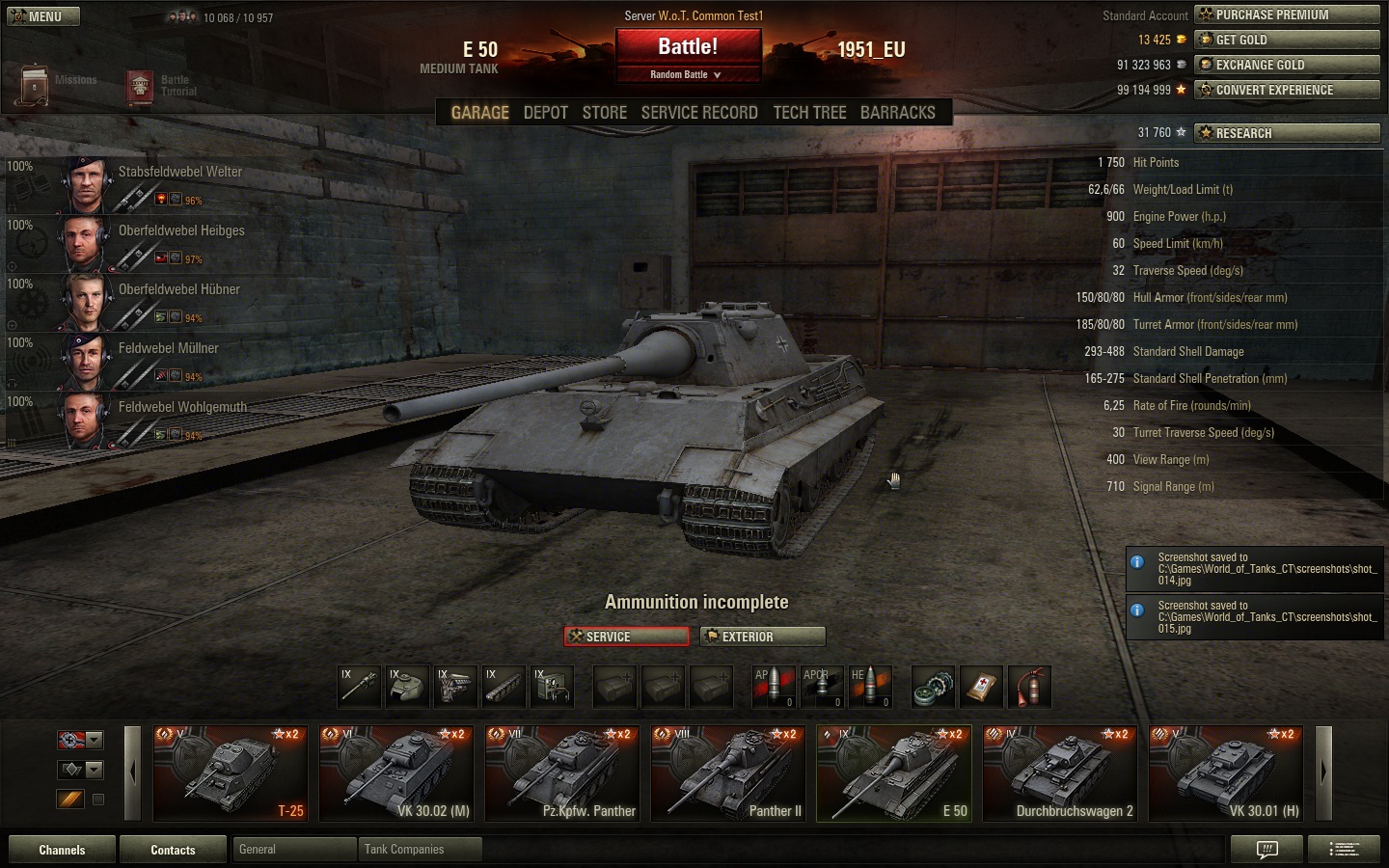The image size is (1389, 868).
Task: Choose Get Gold
Action: [1287, 40]
